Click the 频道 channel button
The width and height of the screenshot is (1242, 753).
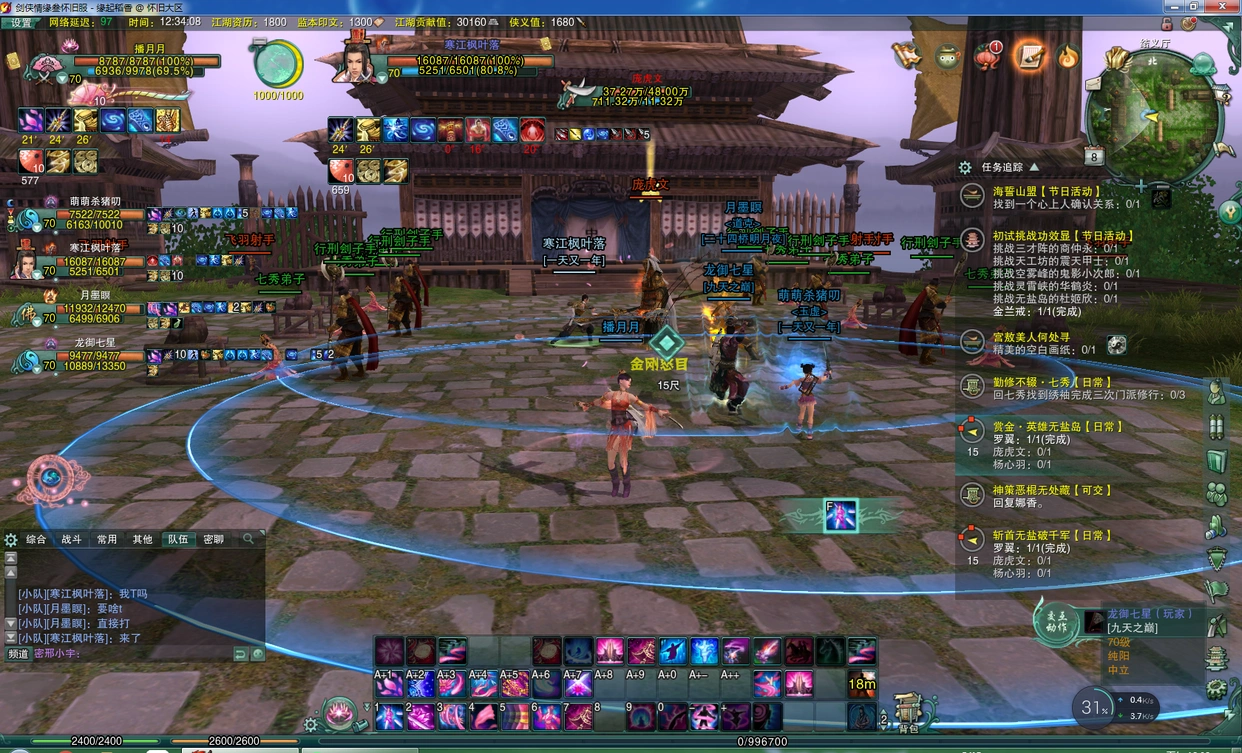pos(19,654)
